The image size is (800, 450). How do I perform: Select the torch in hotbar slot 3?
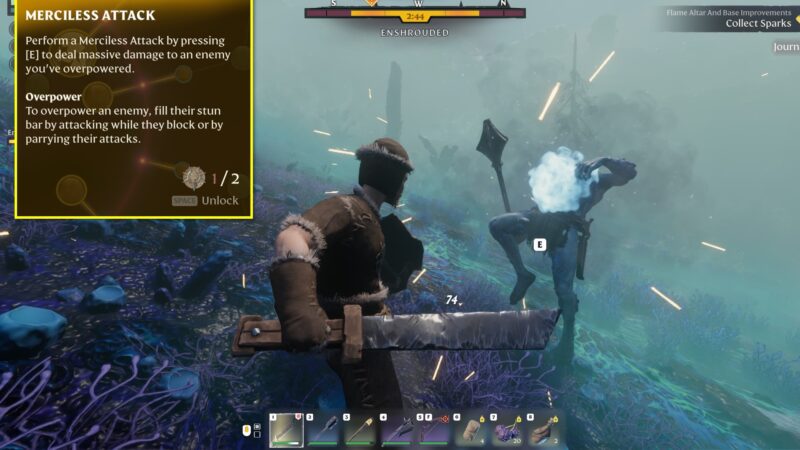pyautogui.click(x=360, y=430)
